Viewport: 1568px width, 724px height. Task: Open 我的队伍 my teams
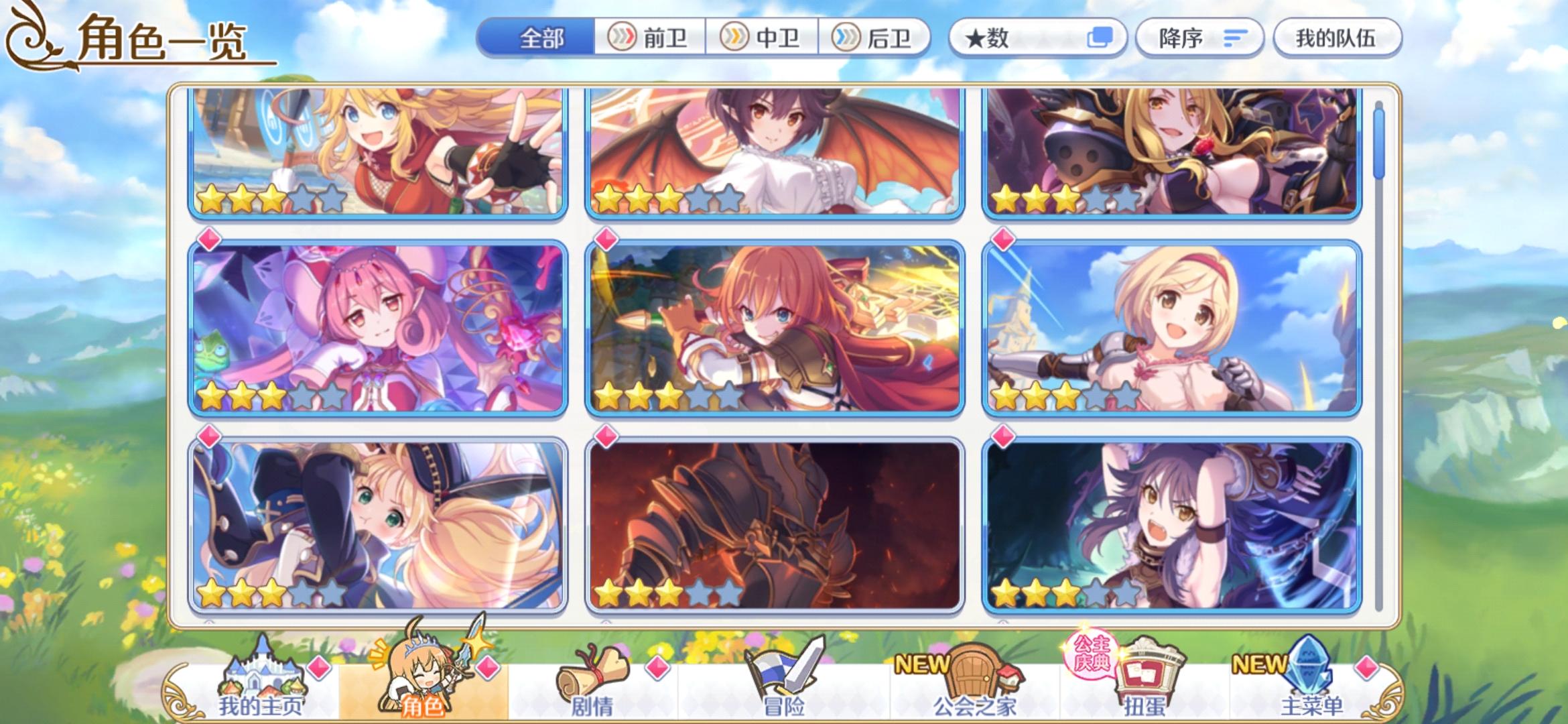[1337, 38]
